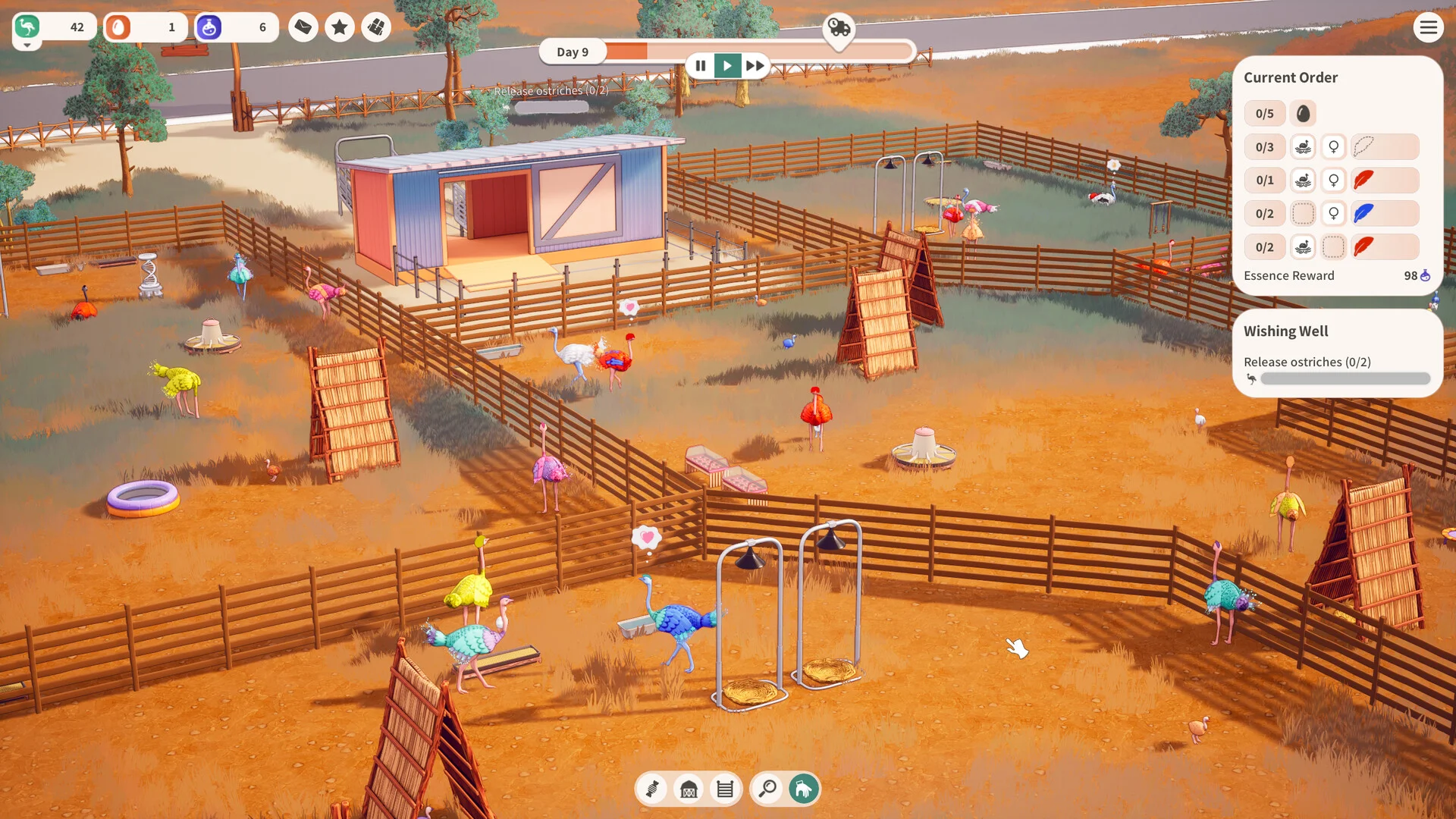The width and height of the screenshot is (1456, 819).
Task: Open the Current Order panel
Action: (1290, 77)
